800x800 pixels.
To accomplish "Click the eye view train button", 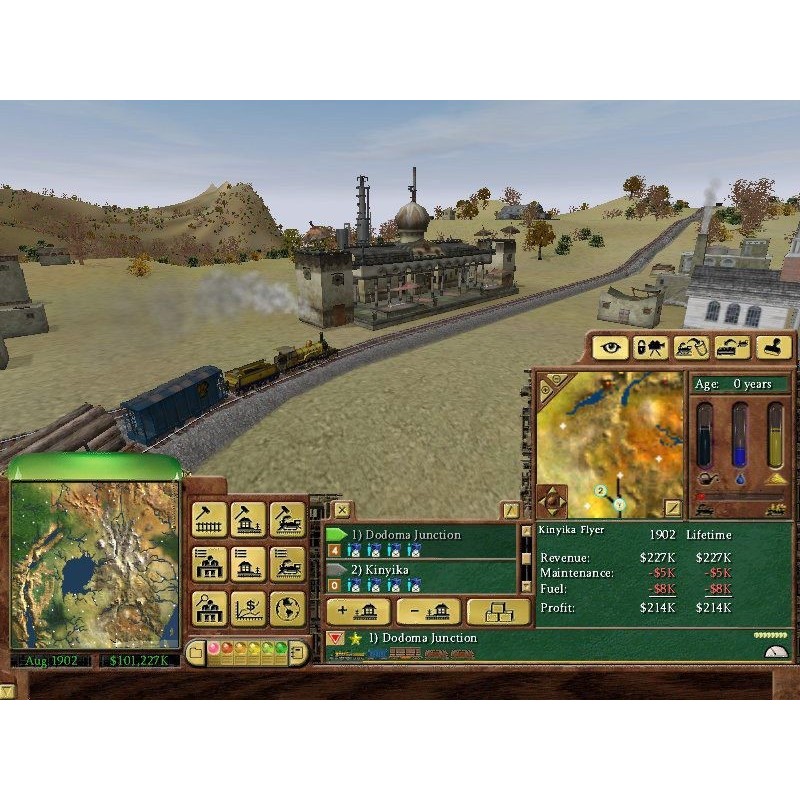I will (x=611, y=347).
